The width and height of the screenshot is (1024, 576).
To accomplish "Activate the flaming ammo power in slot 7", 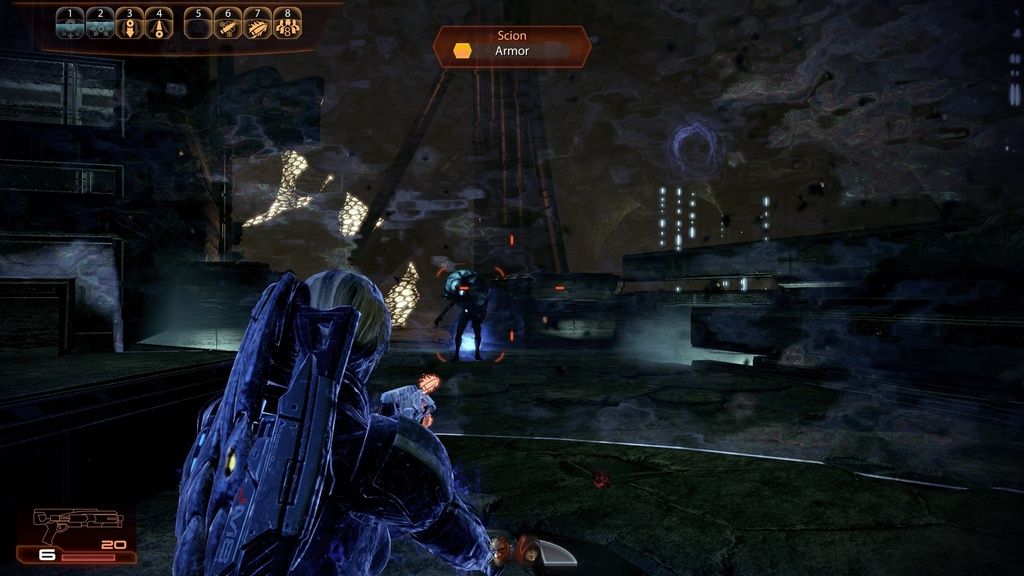I will (258, 23).
